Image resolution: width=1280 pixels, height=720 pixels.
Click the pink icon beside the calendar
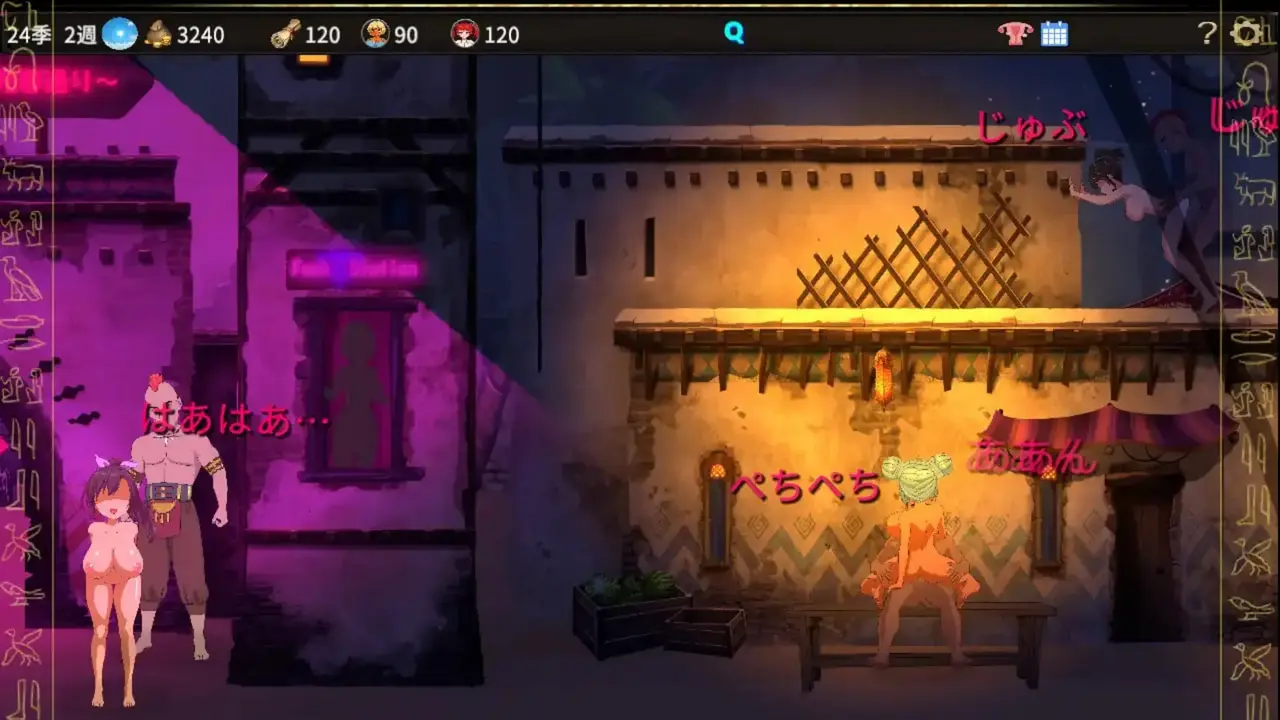(x=1015, y=34)
